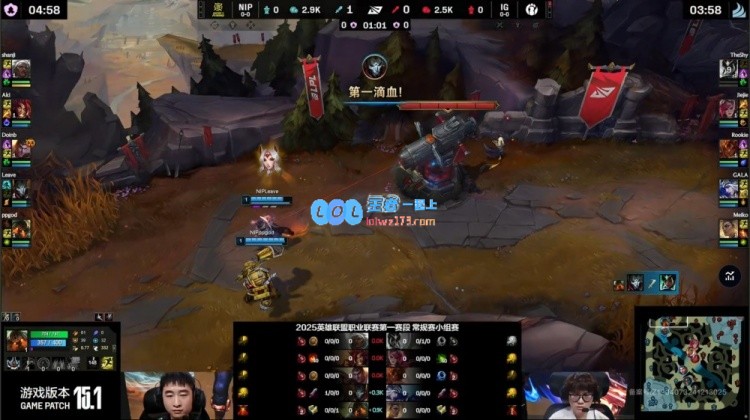
Task: Click the first blood kill banner
Action: click(376, 92)
